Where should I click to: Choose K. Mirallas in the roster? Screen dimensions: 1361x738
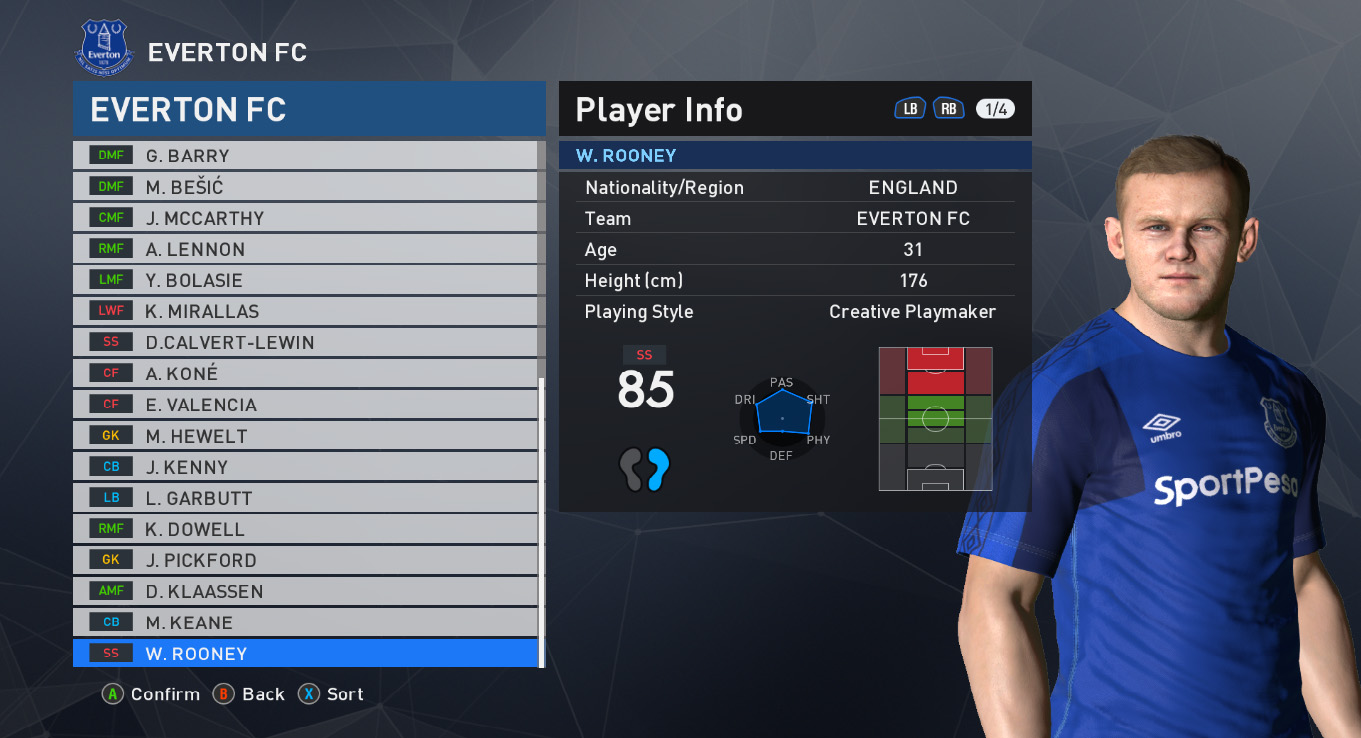point(305,311)
